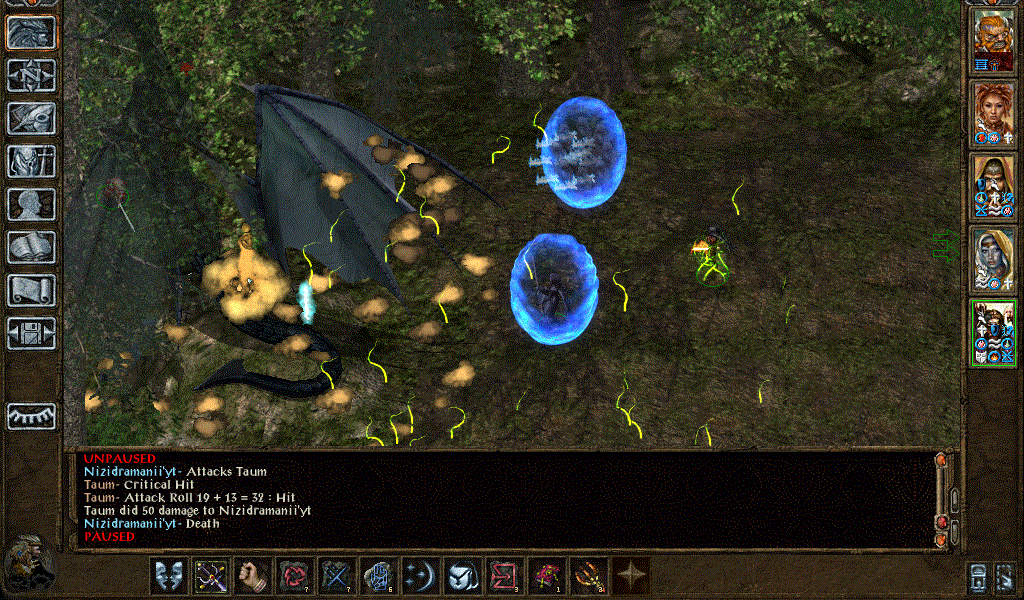
Task: Use the golden trident quick item
Action: click(588, 577)
